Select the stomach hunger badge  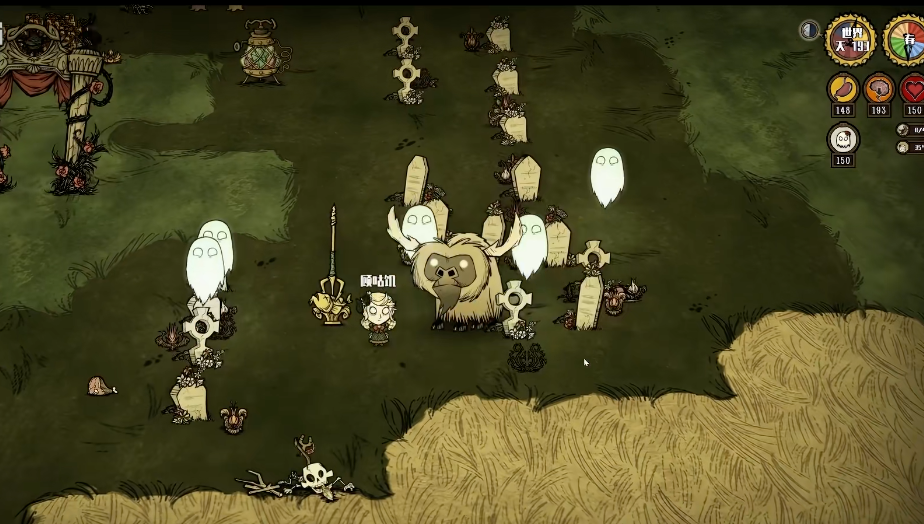843,90
